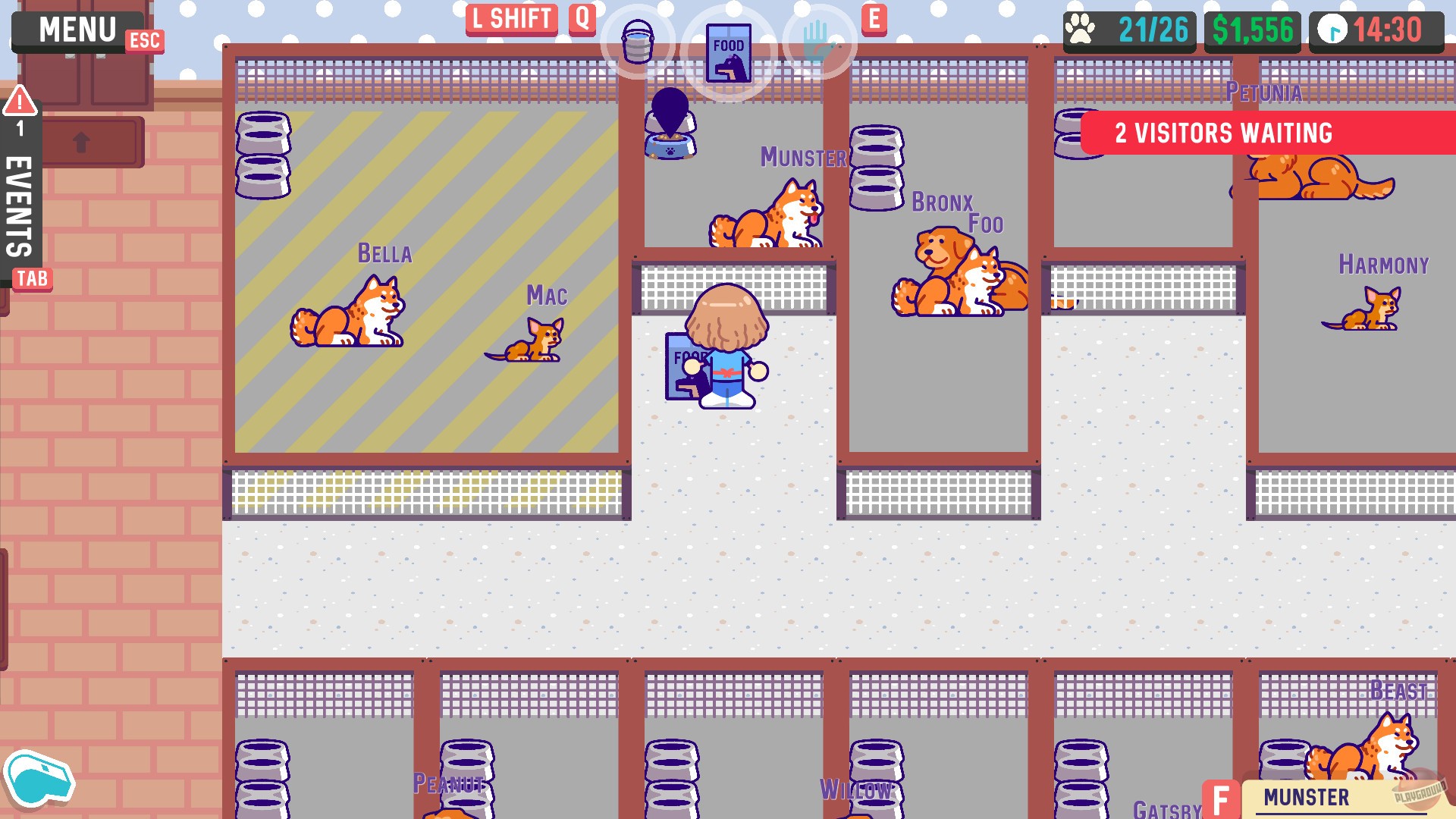Toggle the TAB key badge under EVENTS
This screenshot has height=819, width=1456.
pyautogui.click(x=31, y=279)
